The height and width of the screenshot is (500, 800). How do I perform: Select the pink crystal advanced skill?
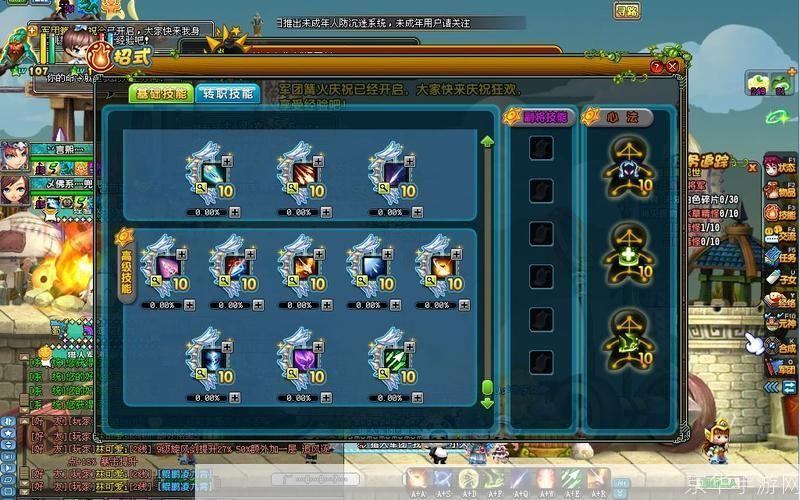165,266
